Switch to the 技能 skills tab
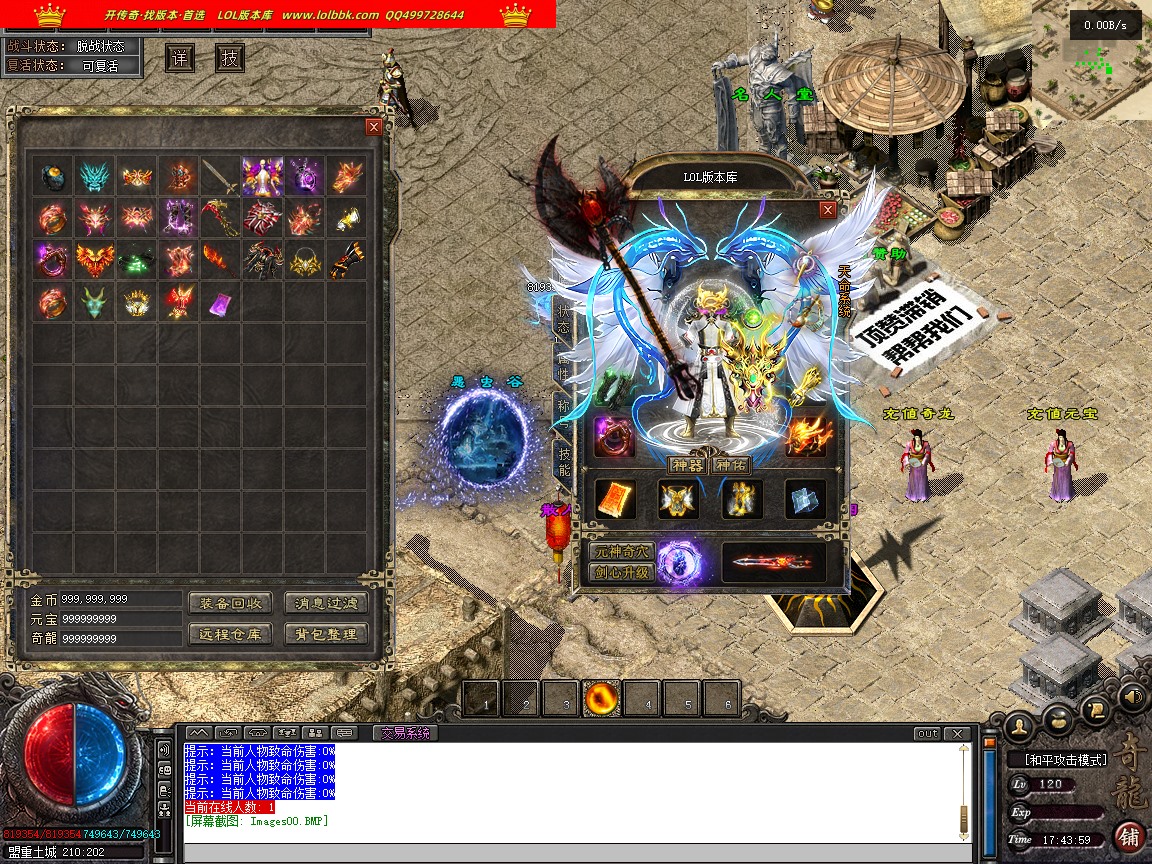Screen dimensions: 1152x864 (563, 462)
